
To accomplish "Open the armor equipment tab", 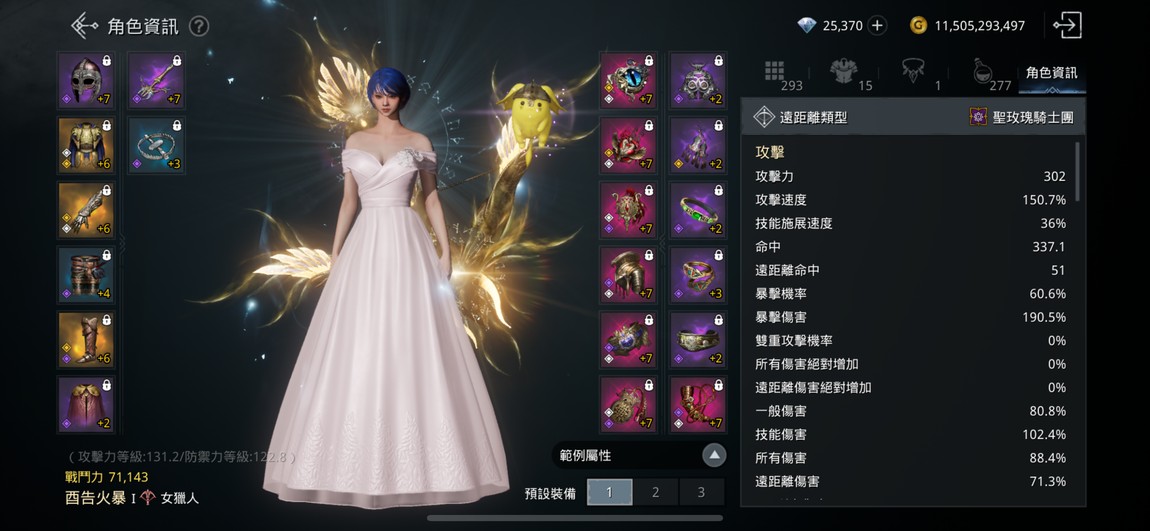I will tap(846, 72).
